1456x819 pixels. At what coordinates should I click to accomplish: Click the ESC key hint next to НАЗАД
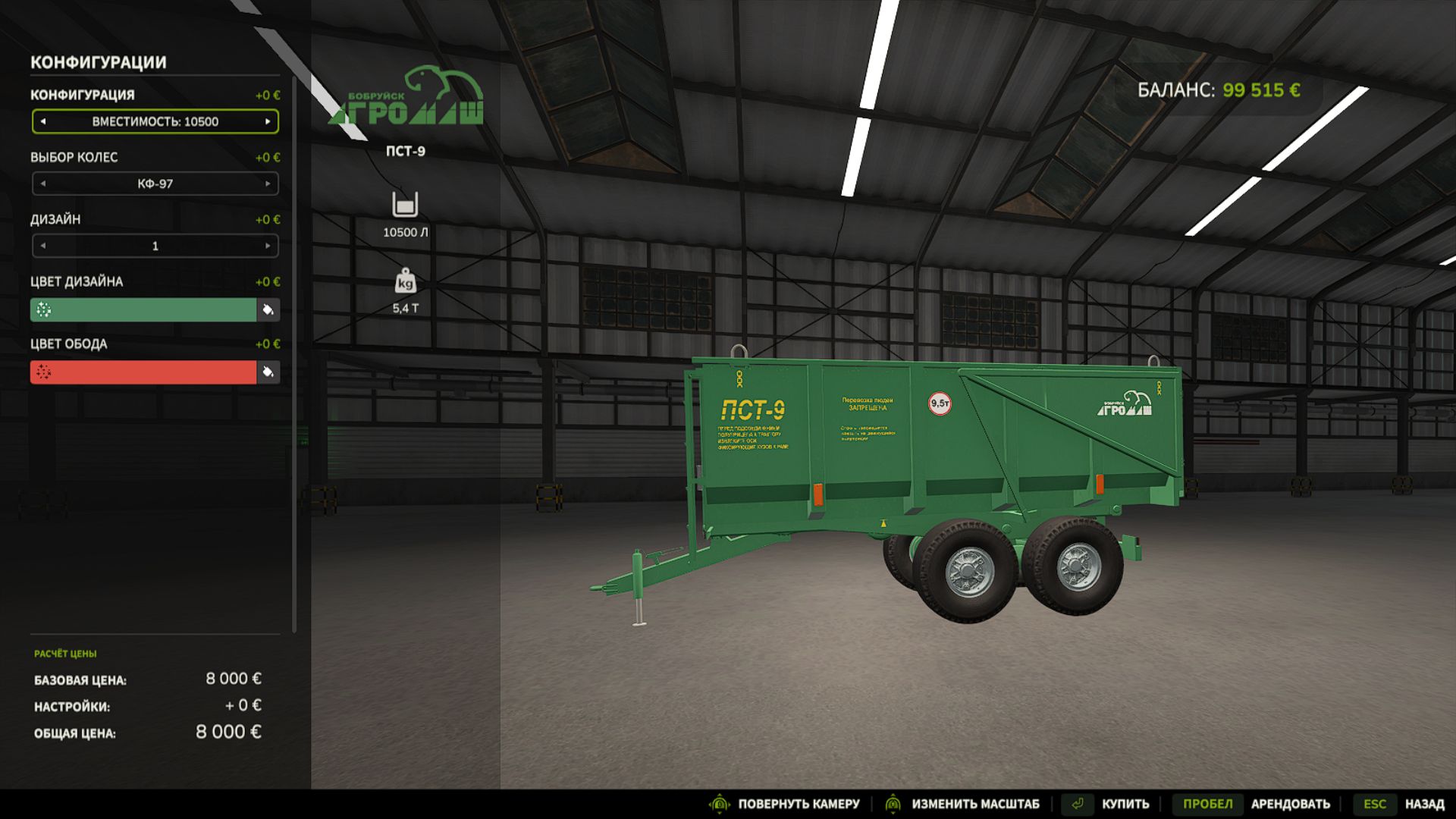1376,803
